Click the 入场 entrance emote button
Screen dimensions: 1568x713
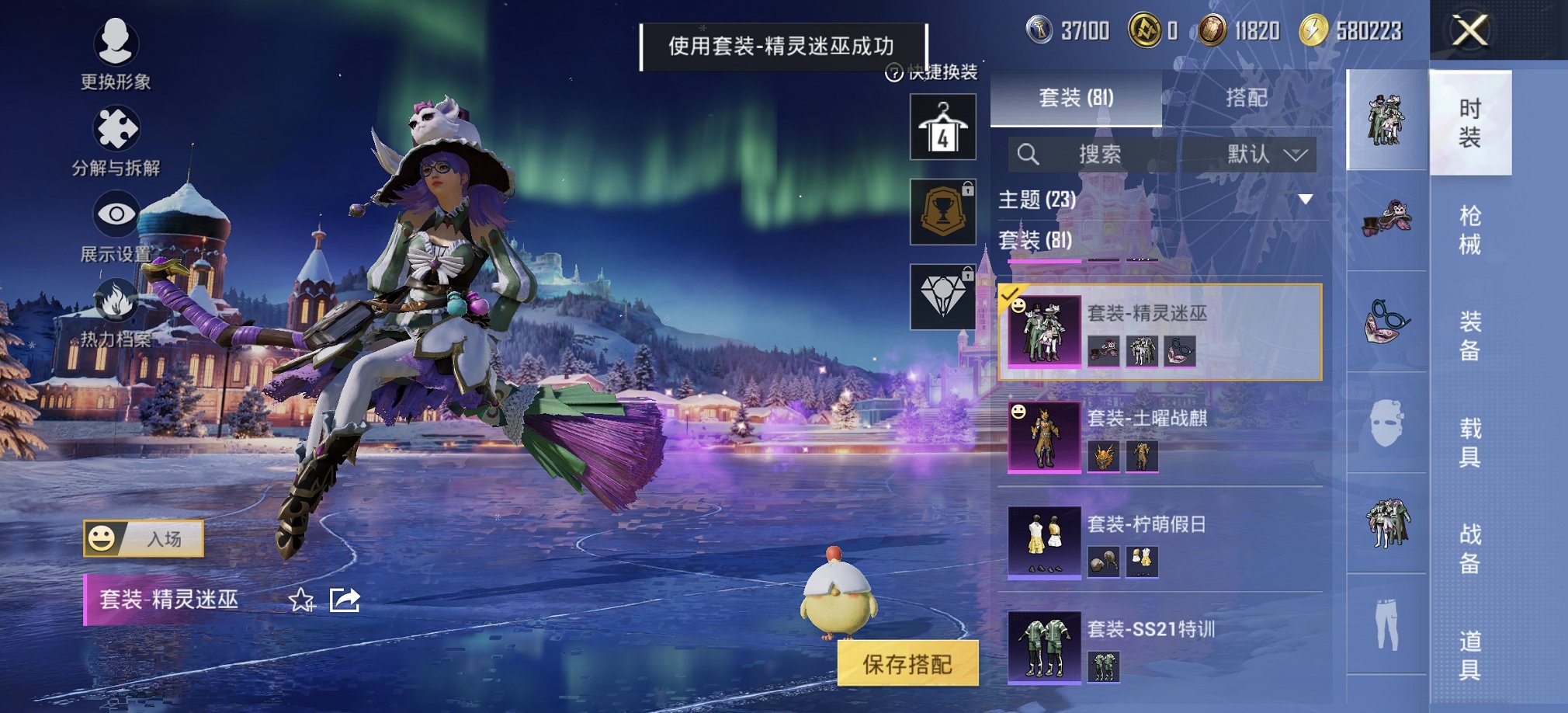click(x=144, y=538)
